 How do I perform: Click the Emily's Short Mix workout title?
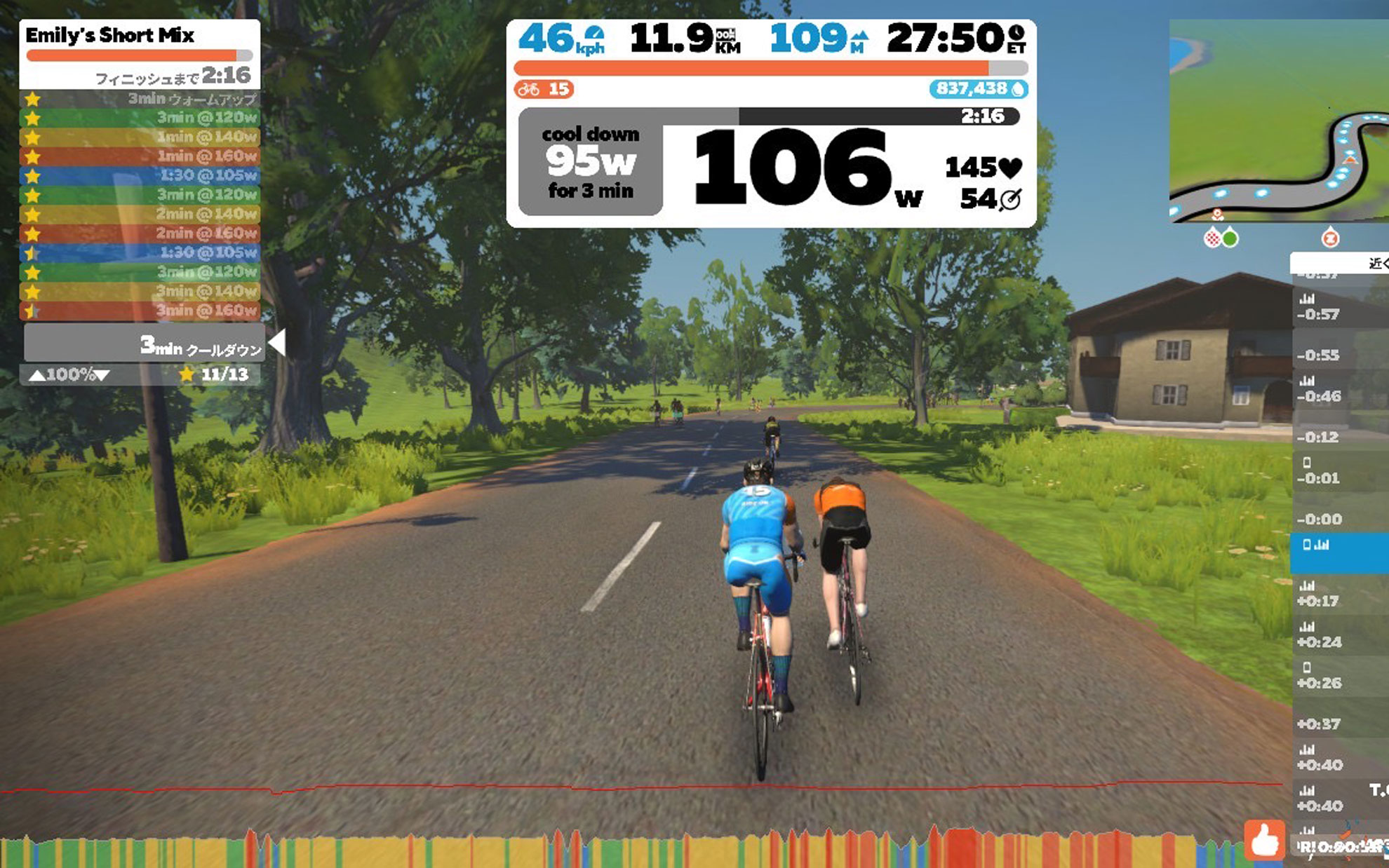110,35
